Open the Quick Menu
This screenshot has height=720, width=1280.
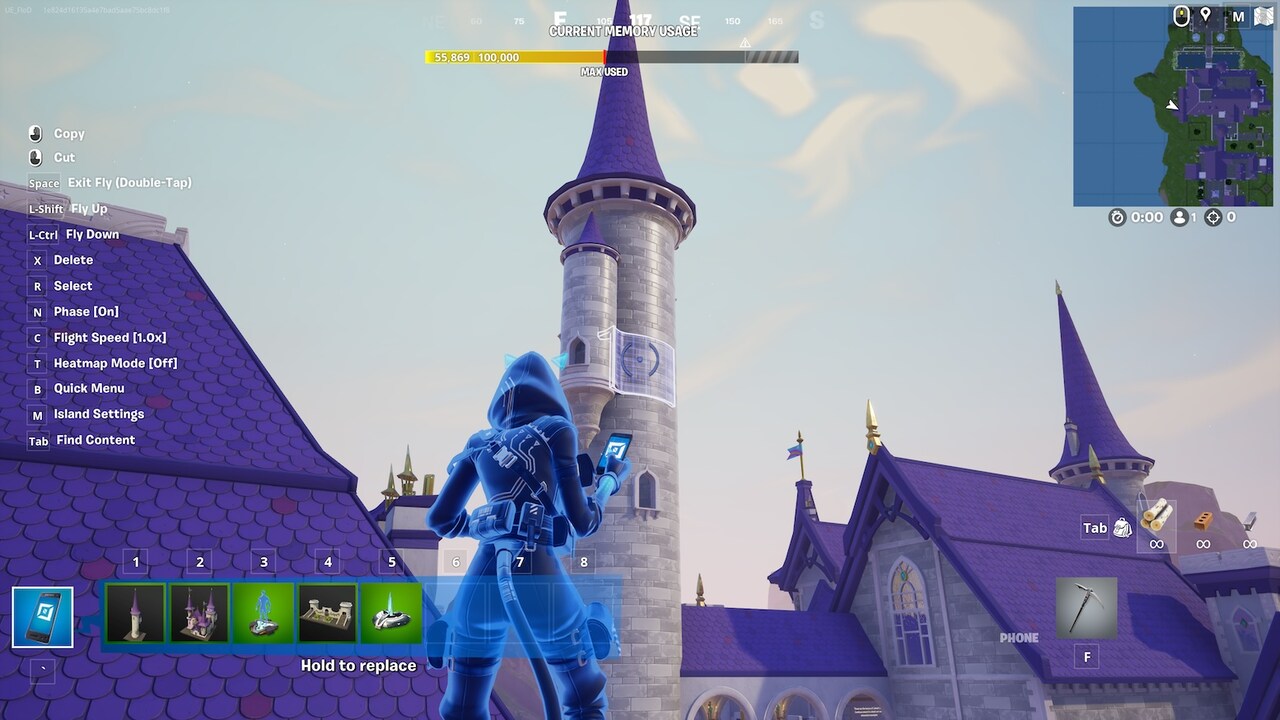tap(87, 388)
